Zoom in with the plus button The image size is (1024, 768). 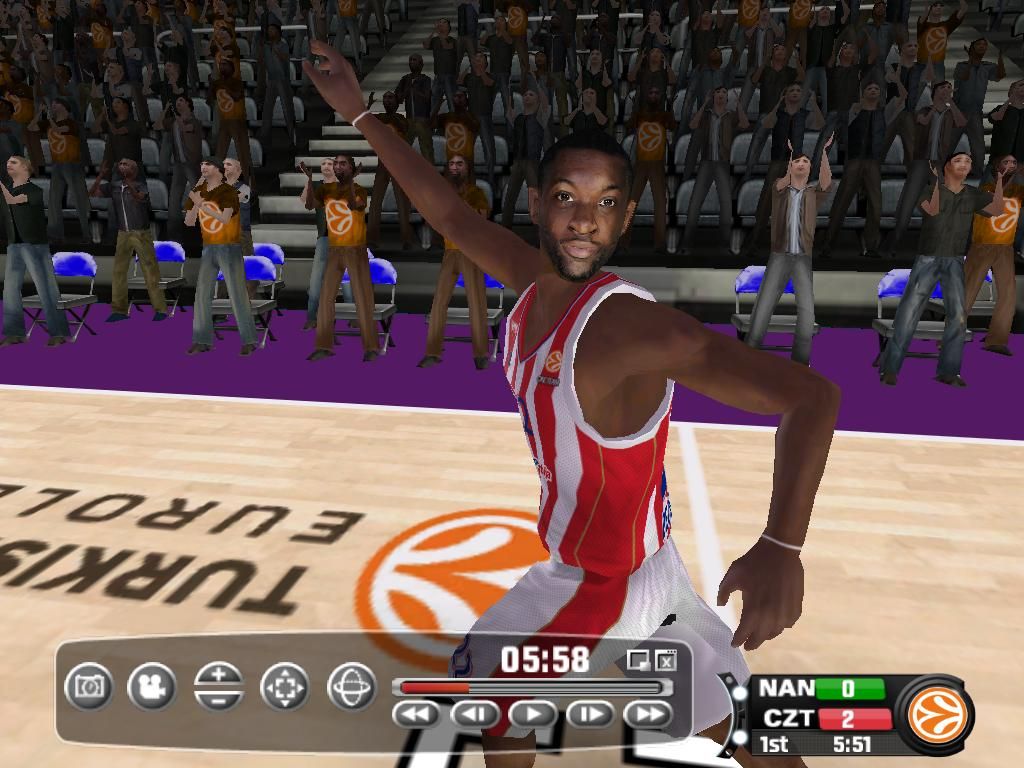219,675
